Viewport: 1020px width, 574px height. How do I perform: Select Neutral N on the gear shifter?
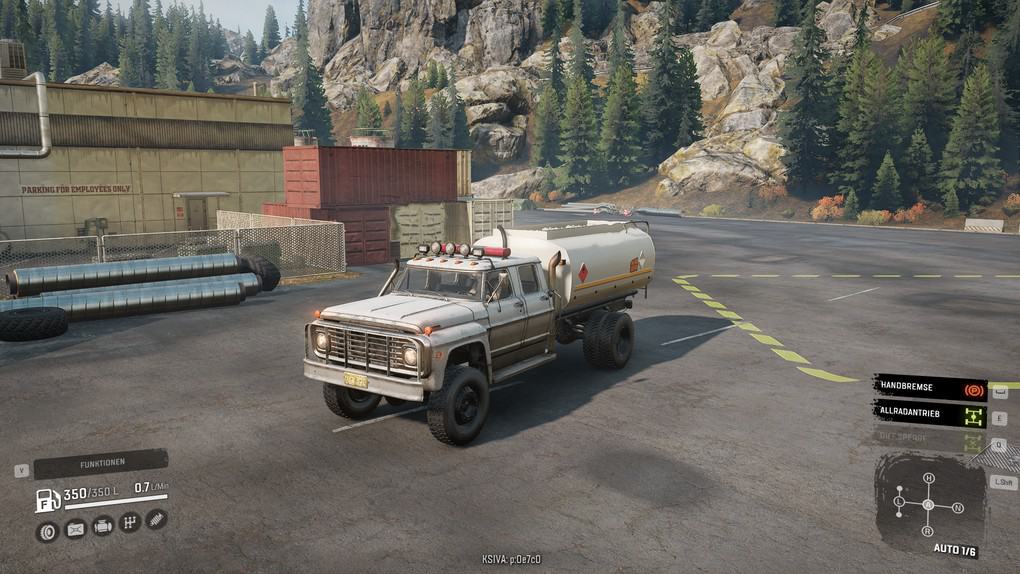click(x=957, y=508)
